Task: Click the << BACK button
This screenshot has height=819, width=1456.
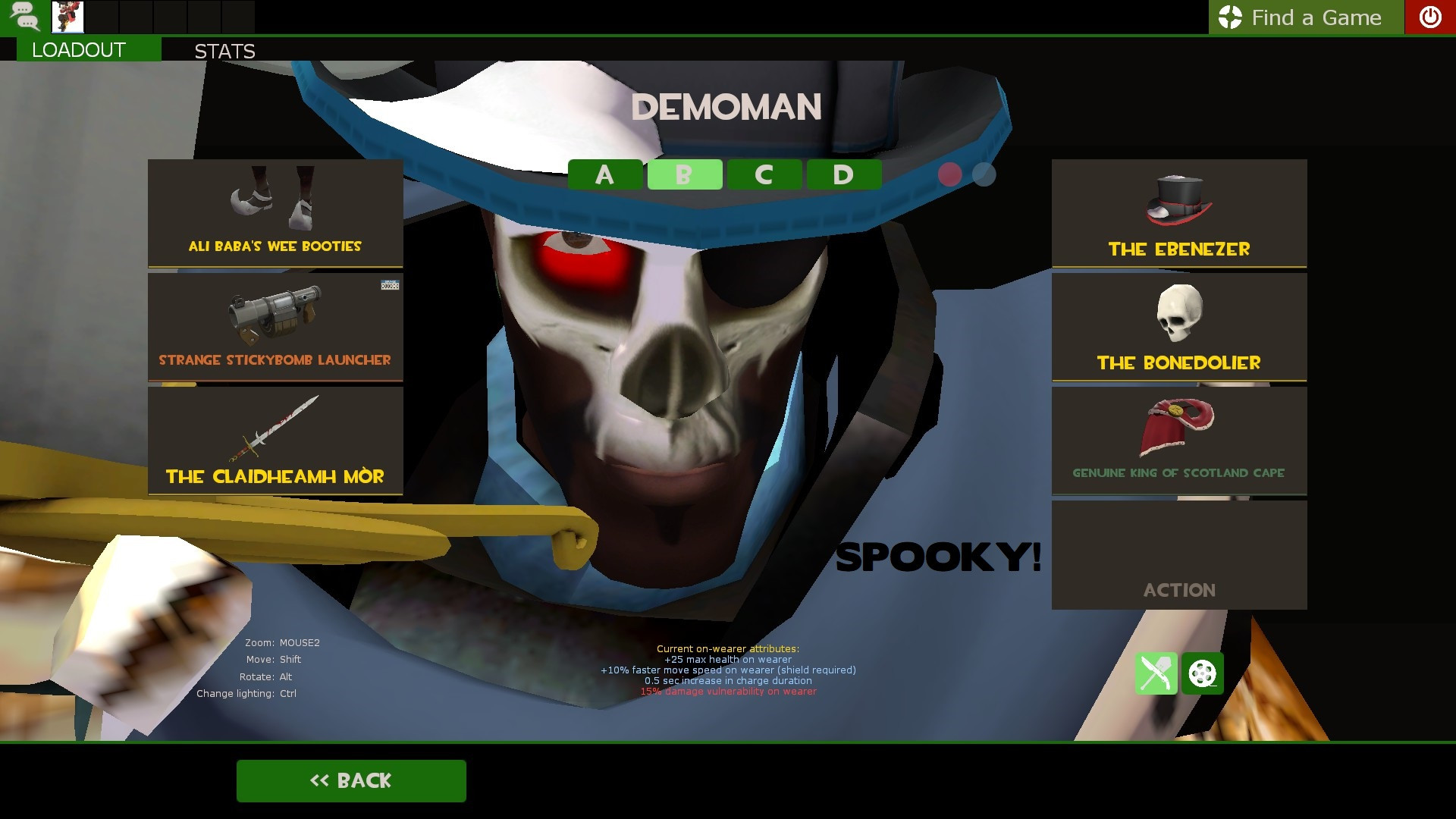Action: point(351,780)
